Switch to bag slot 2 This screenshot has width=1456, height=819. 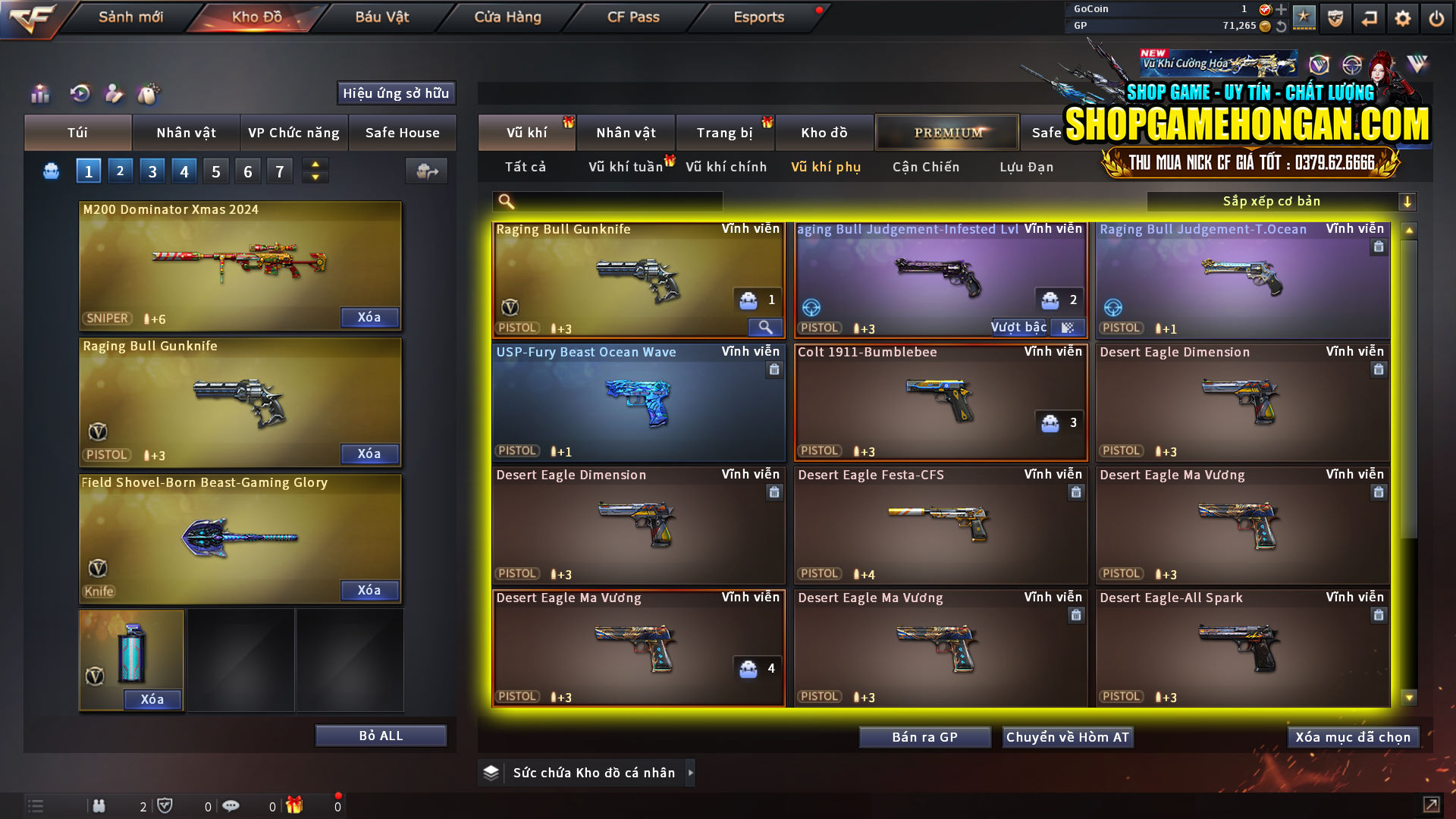120,171
